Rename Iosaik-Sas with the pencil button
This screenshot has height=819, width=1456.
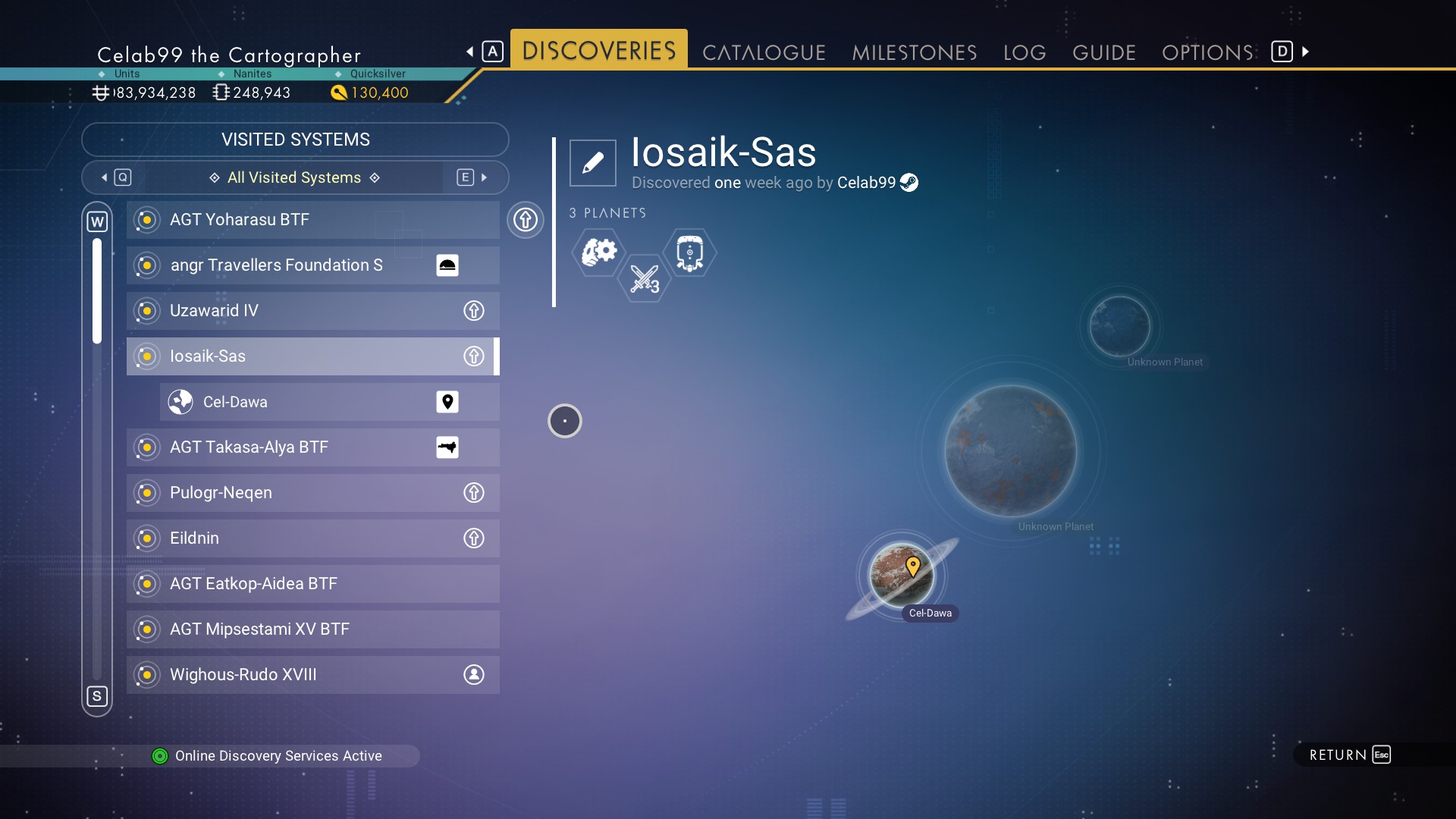[x=592, y=162]
